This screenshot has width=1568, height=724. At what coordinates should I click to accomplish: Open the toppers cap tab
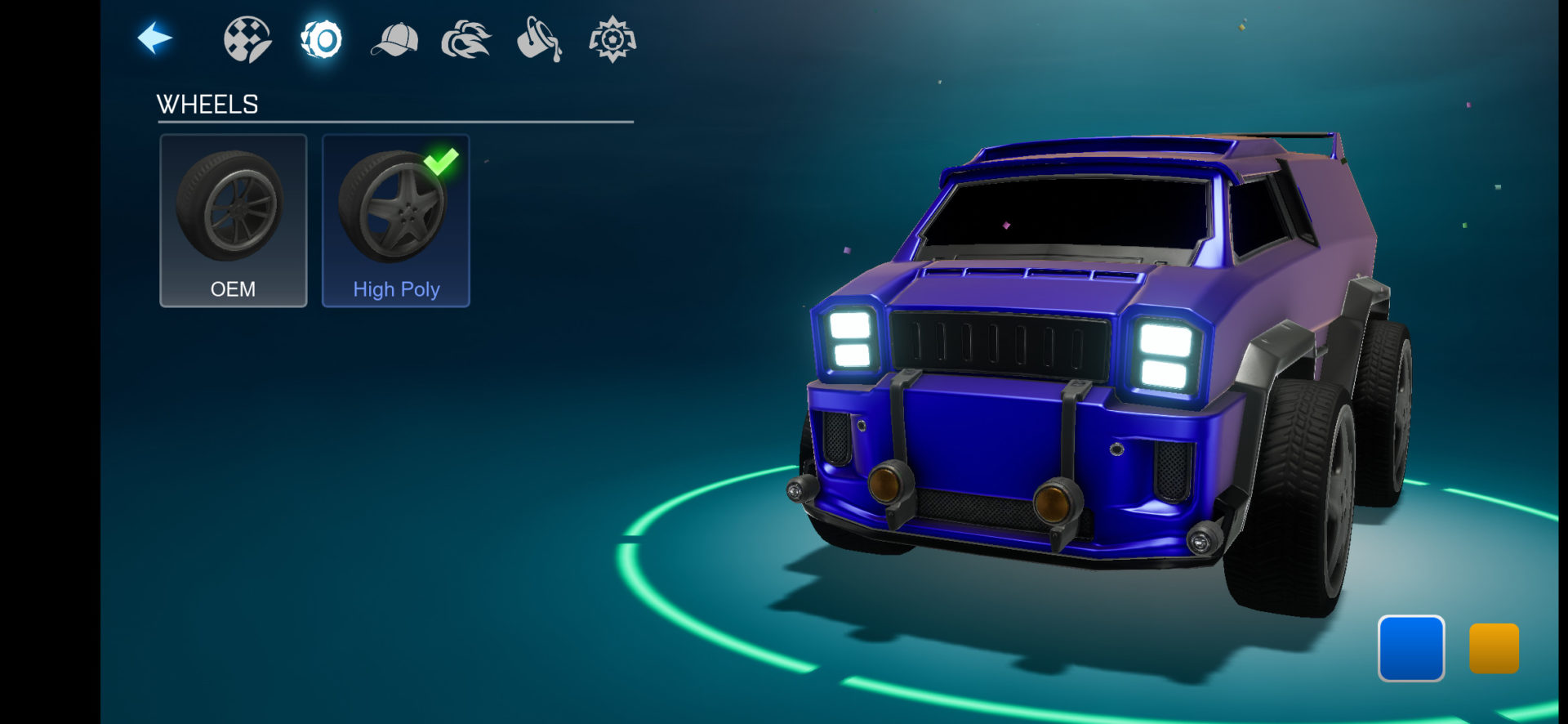tap(394, 40)
